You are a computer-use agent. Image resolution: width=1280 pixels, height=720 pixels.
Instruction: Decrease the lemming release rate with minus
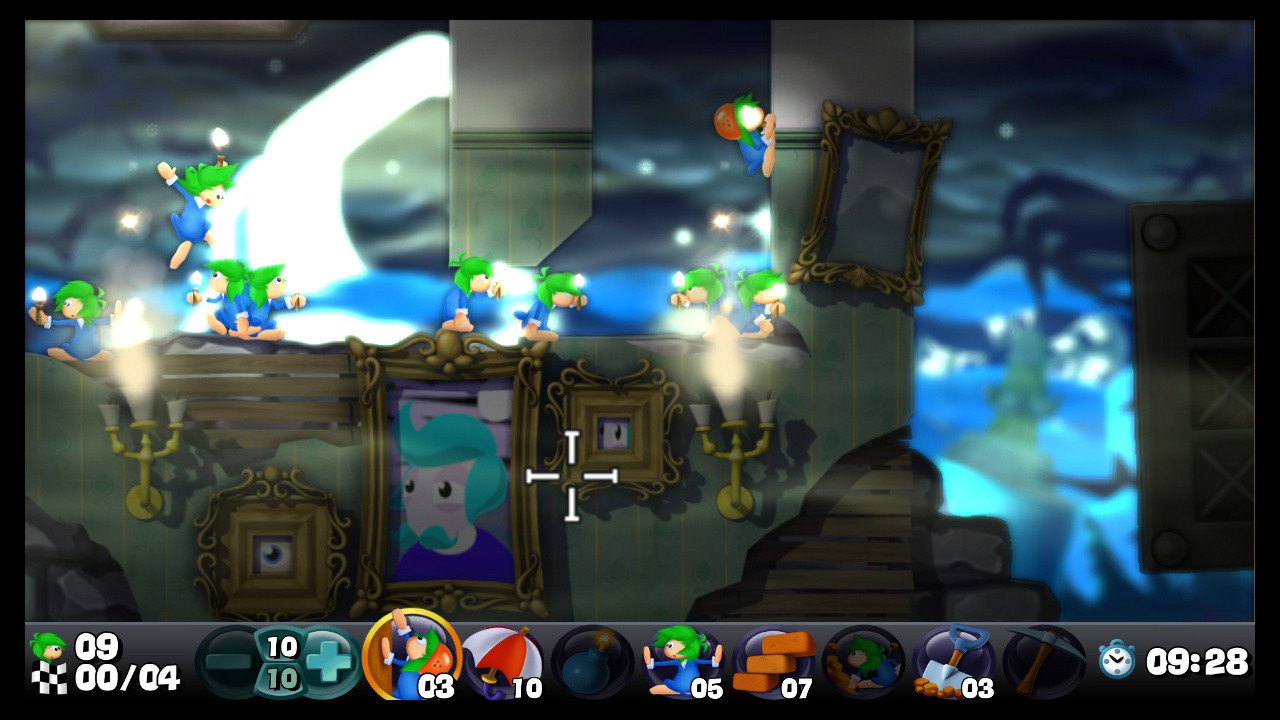click(229, 662)
